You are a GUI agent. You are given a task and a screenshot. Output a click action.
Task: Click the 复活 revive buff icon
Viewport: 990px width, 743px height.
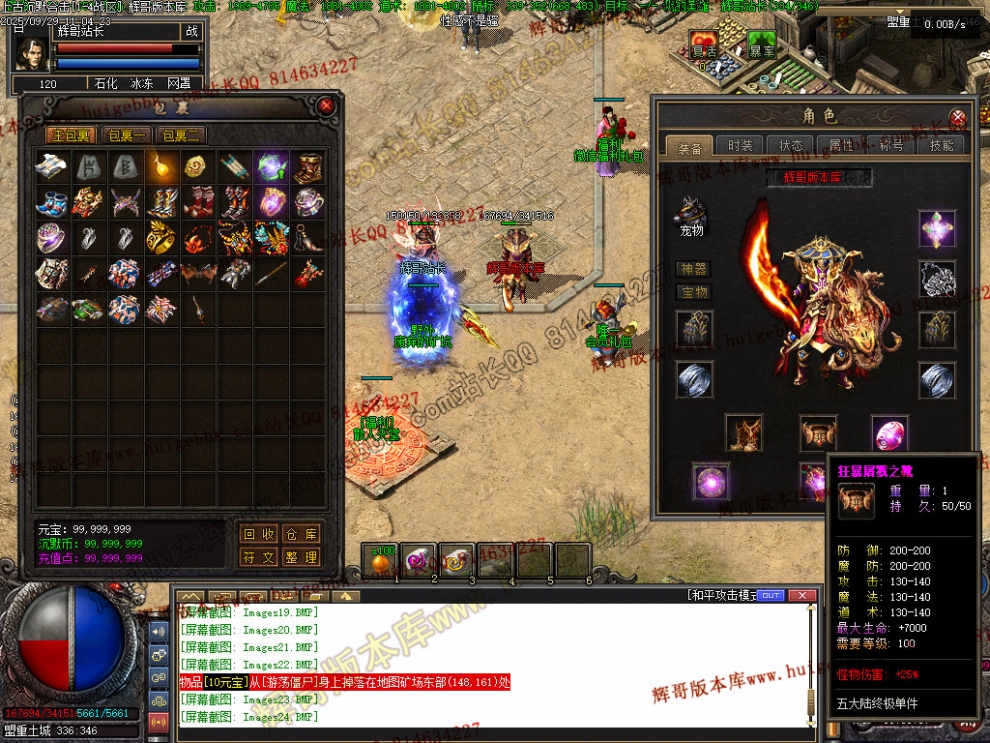point(704,46)
